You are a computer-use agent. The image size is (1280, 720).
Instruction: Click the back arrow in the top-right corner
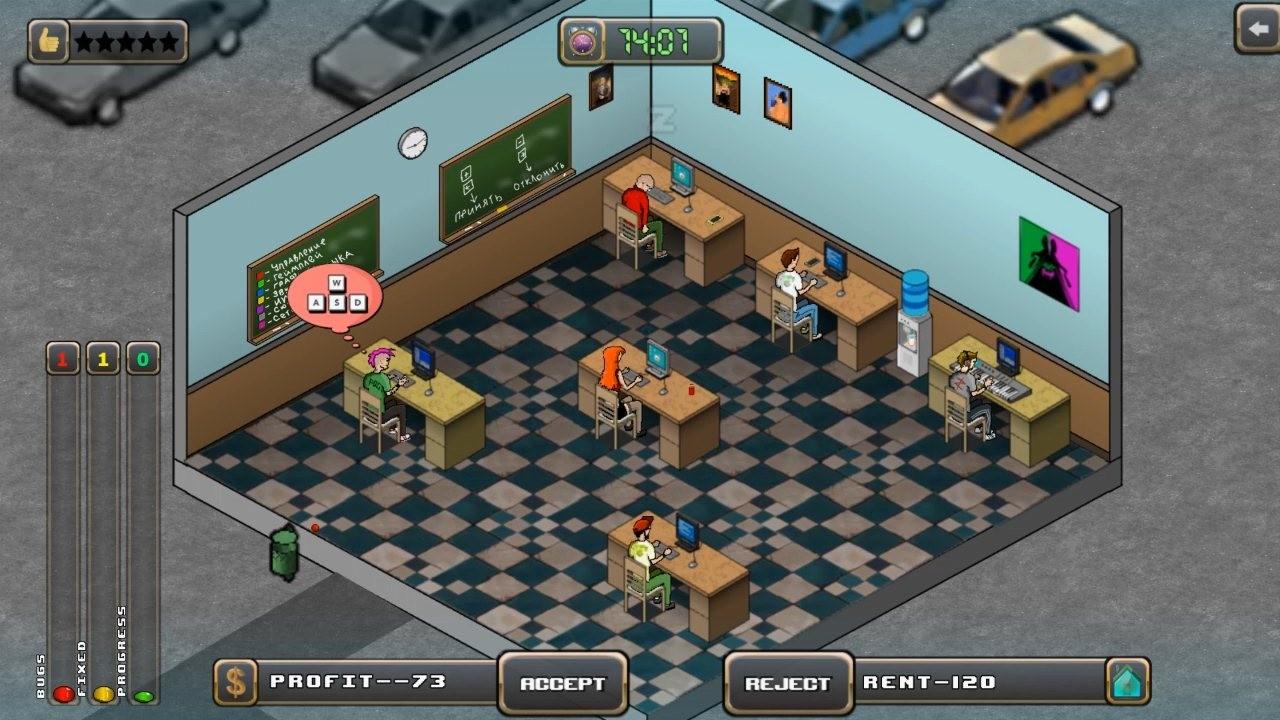pos(1257,30)
